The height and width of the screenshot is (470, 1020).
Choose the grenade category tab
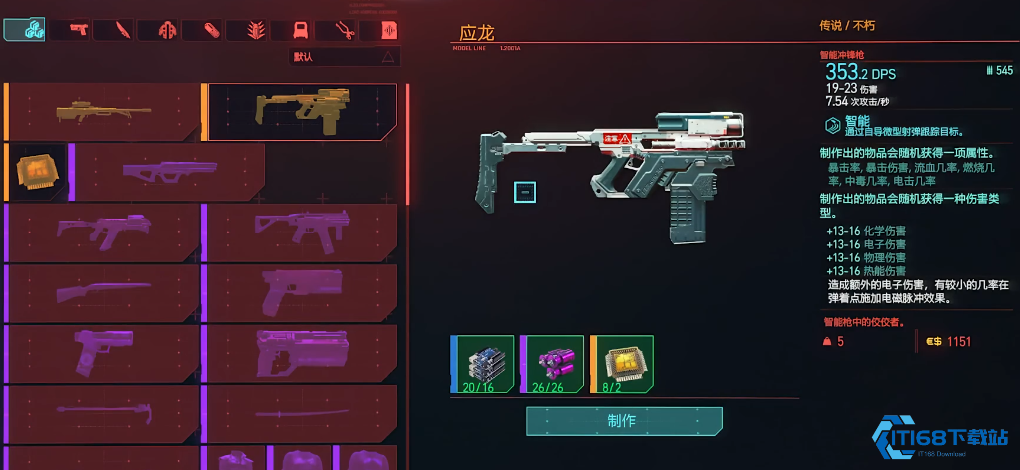(256, 30)
